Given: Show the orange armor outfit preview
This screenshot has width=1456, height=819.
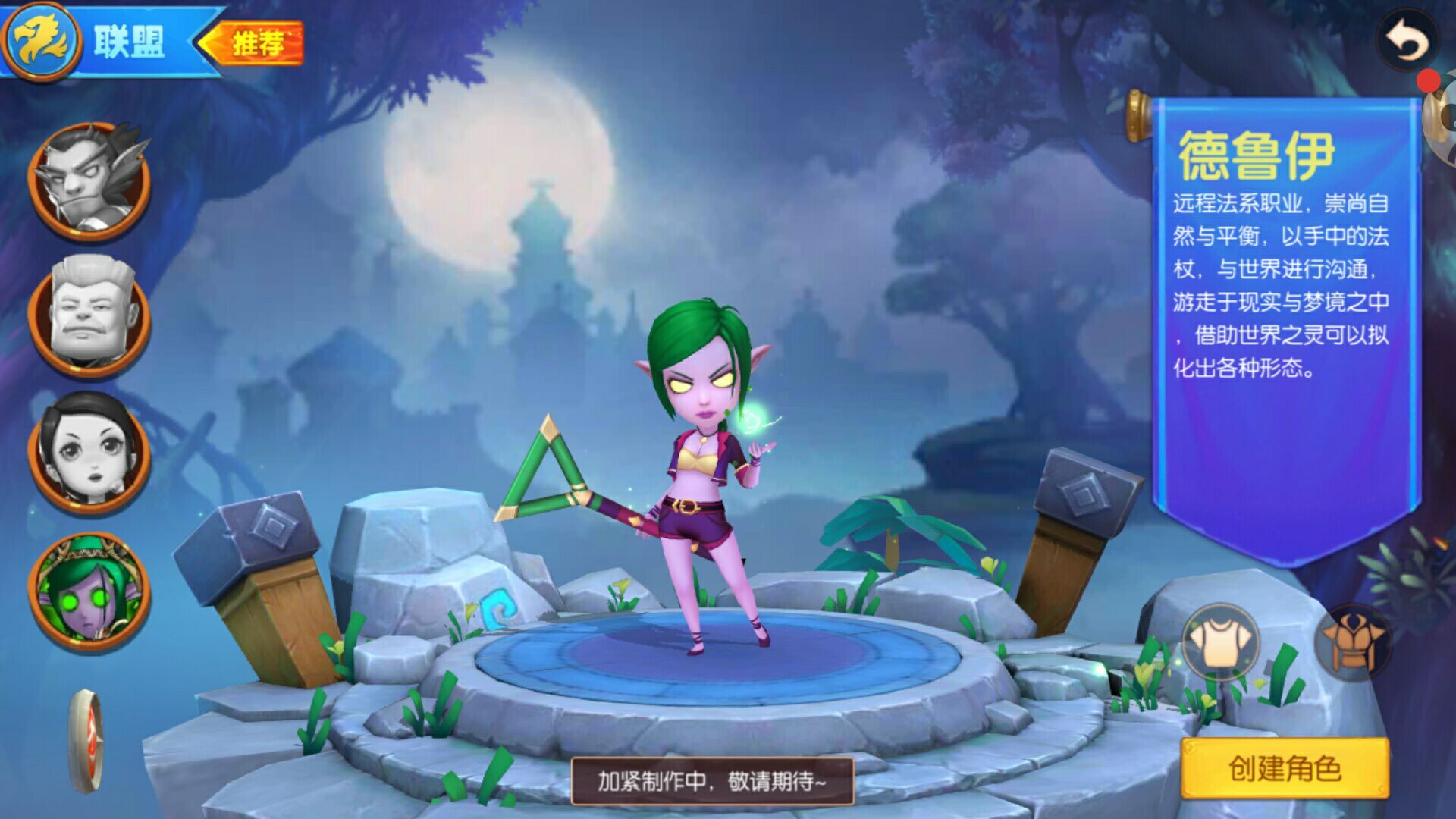Looking at the screenshot, I should point(1353,643).
